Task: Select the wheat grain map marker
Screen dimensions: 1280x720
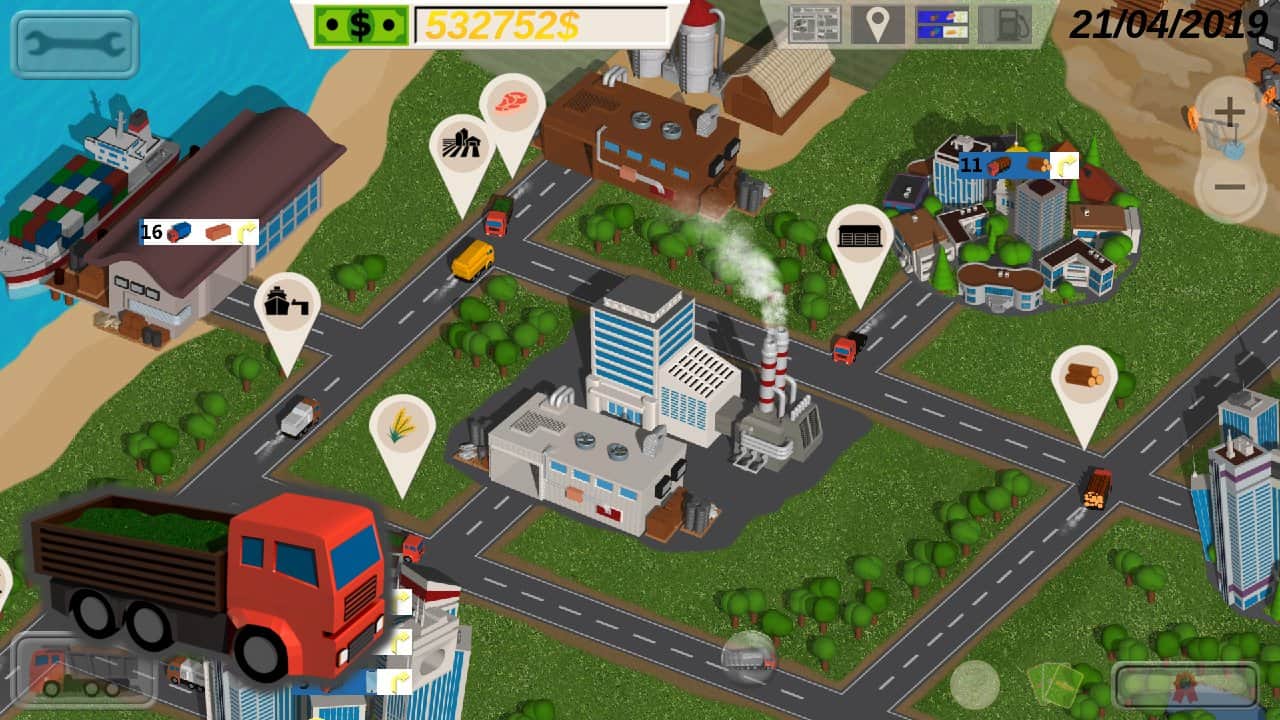Action: 402,427
